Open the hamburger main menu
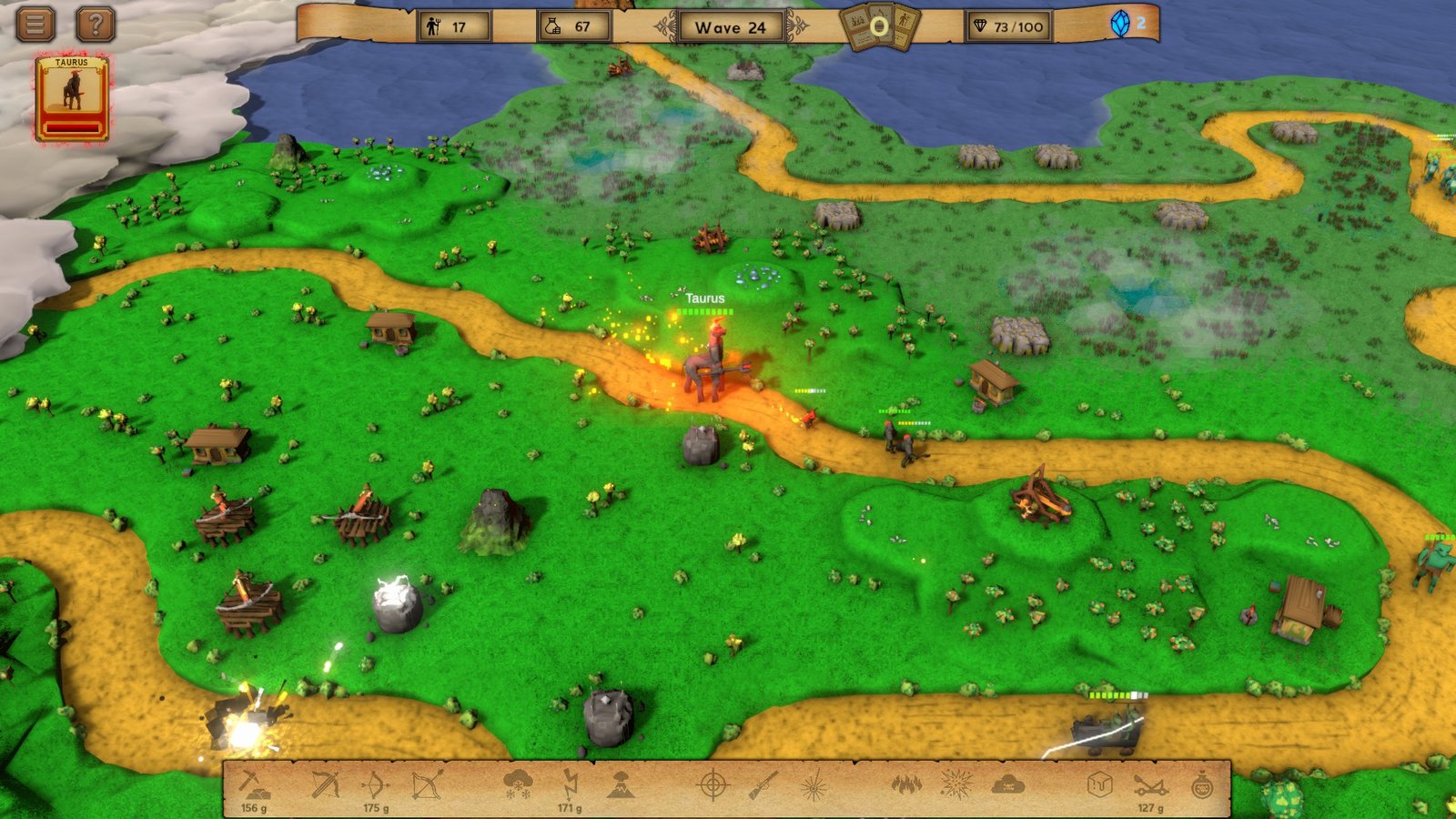Image resolution: width=1456 pixels, height=819 pixels. (x=35, y=24)
